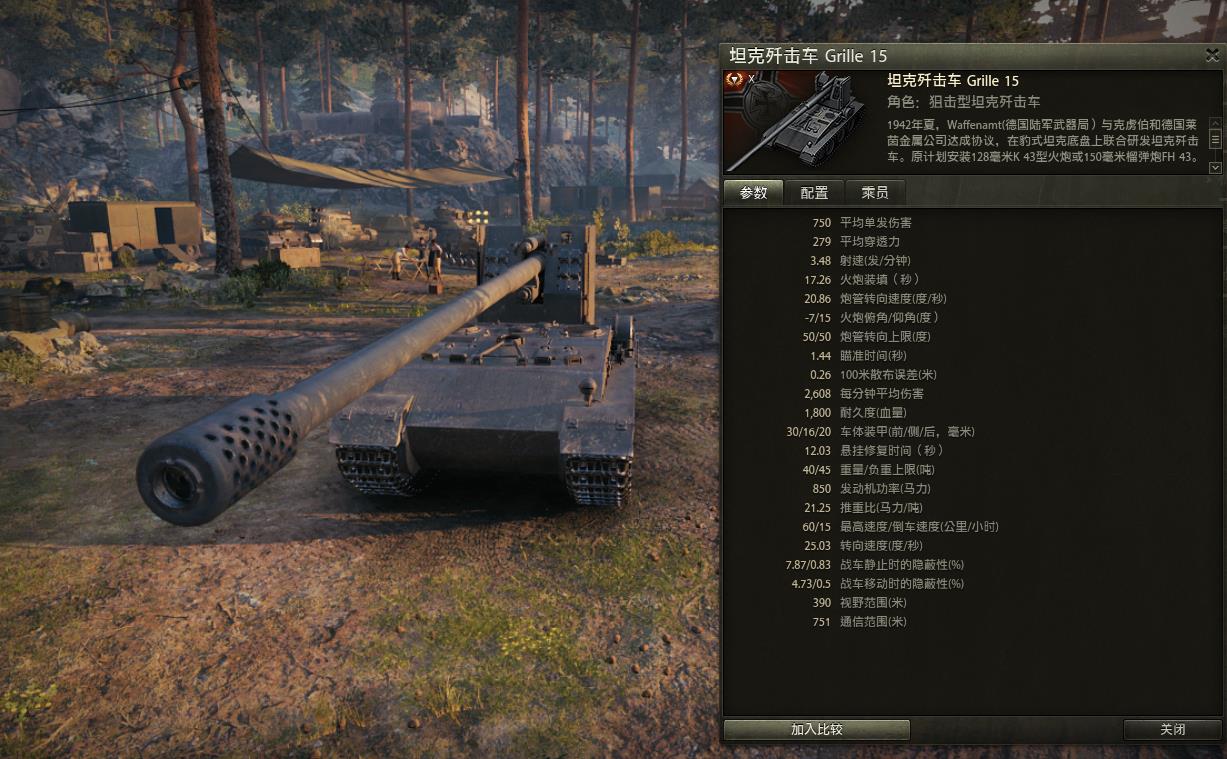Viewport: 1227px width, 759px height.
Task: Click the description scrollbar's up arrow
Action: click(1215, 124)
